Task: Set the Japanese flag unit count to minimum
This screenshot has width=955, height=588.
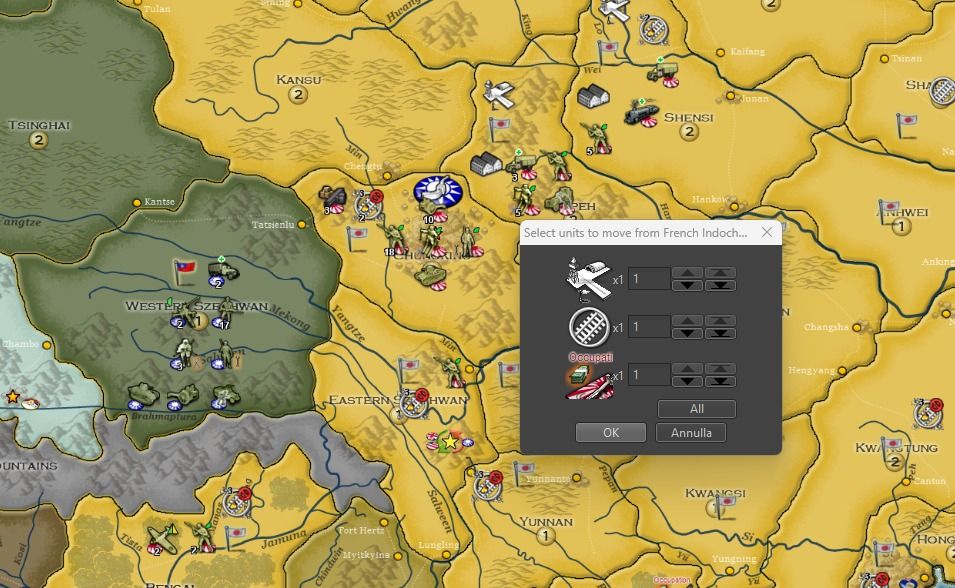Action: coord(721,382)
